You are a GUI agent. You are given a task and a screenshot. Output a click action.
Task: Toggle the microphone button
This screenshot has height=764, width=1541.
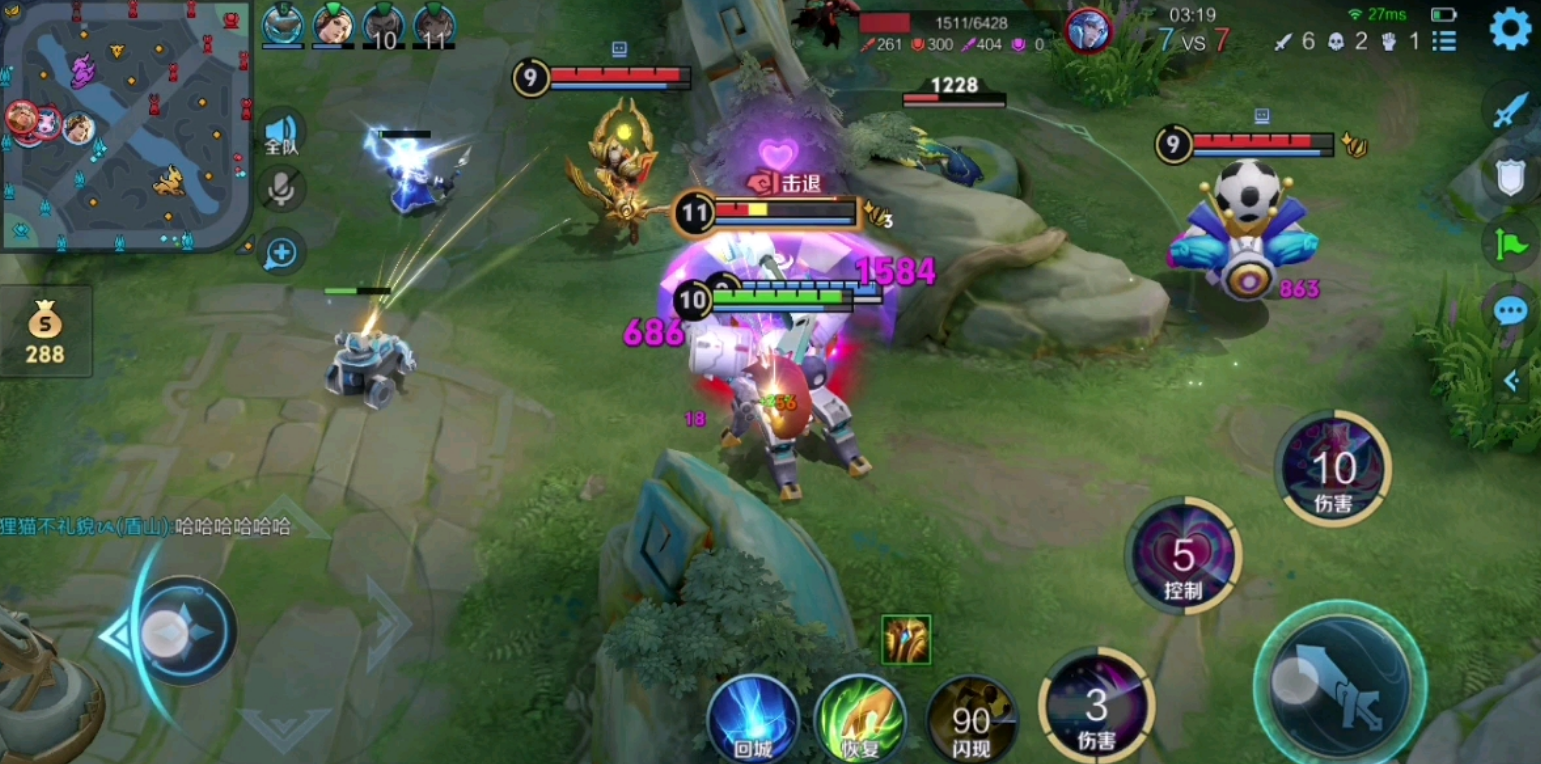point(281,189)
